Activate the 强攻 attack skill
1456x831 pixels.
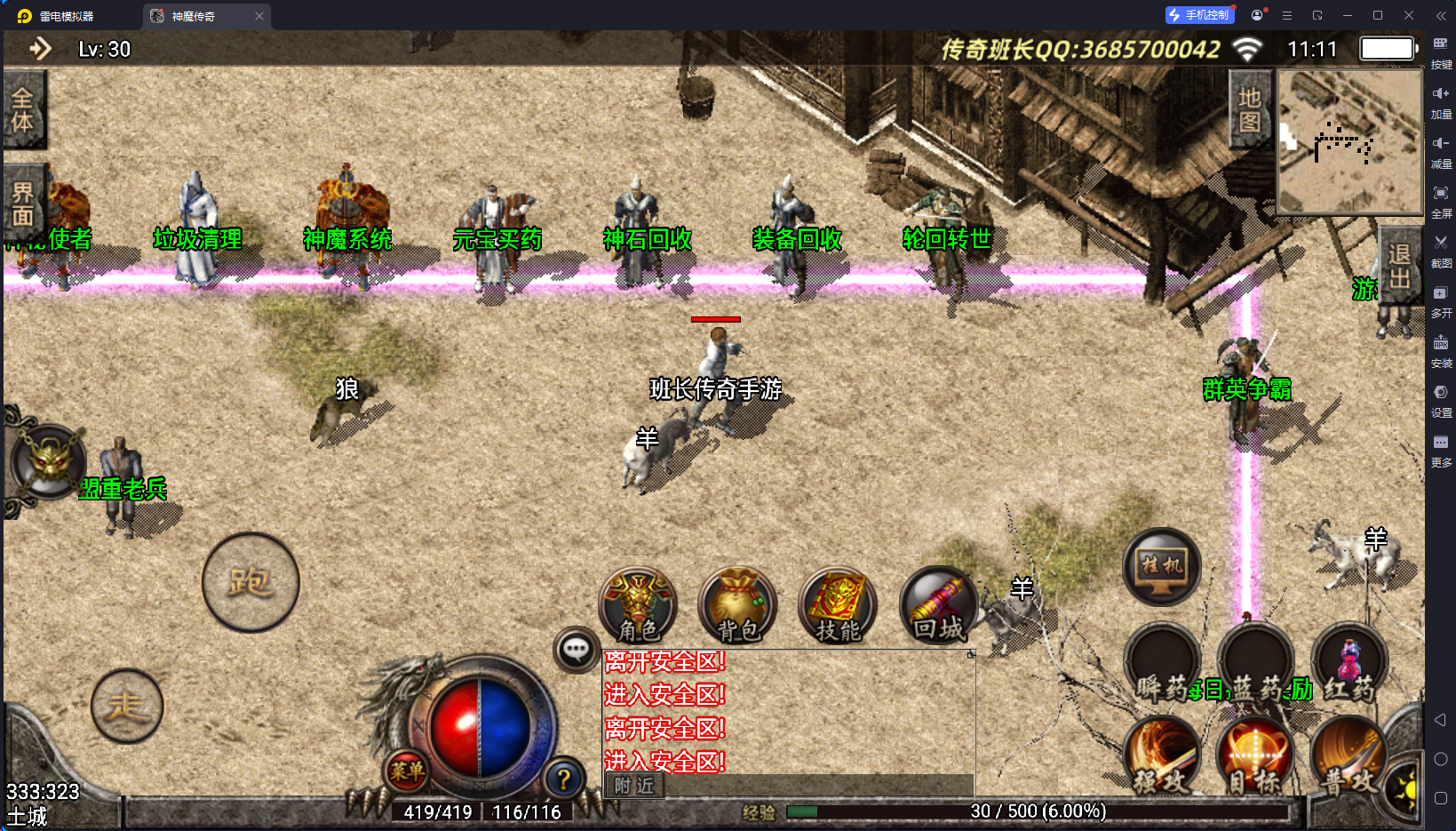pyautogui.click(x=1162, y=756)
